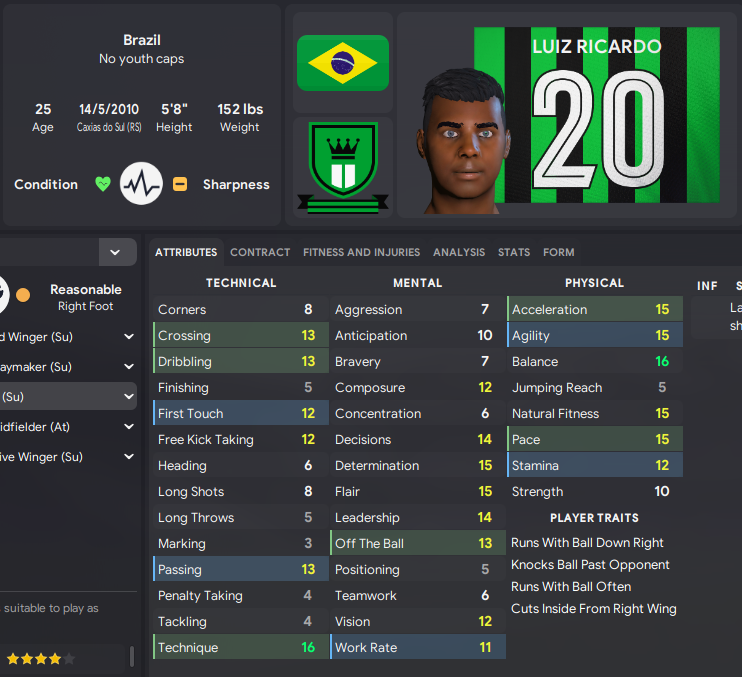This screenshot has width=742, height=677.
Task: Click the Technique attribute row
Action: [x=240, y=647]
